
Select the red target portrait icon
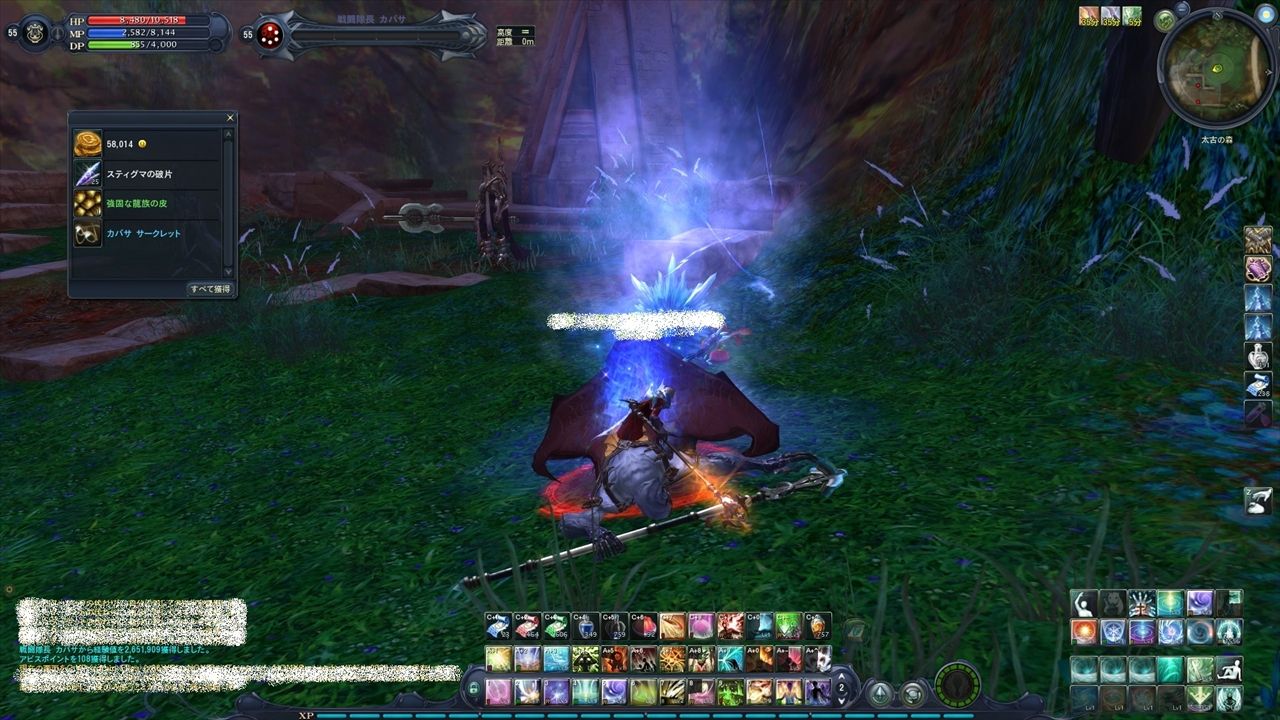point(269,36)
